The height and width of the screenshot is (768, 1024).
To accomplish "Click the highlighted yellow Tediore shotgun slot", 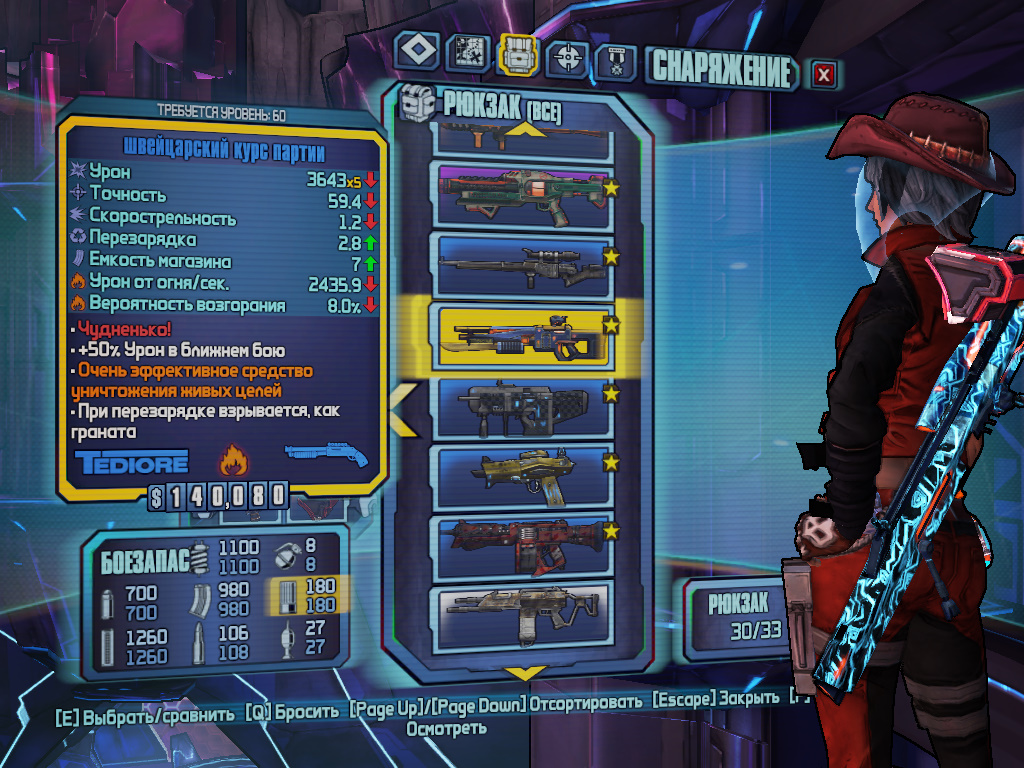I will [x=520, y=334].
